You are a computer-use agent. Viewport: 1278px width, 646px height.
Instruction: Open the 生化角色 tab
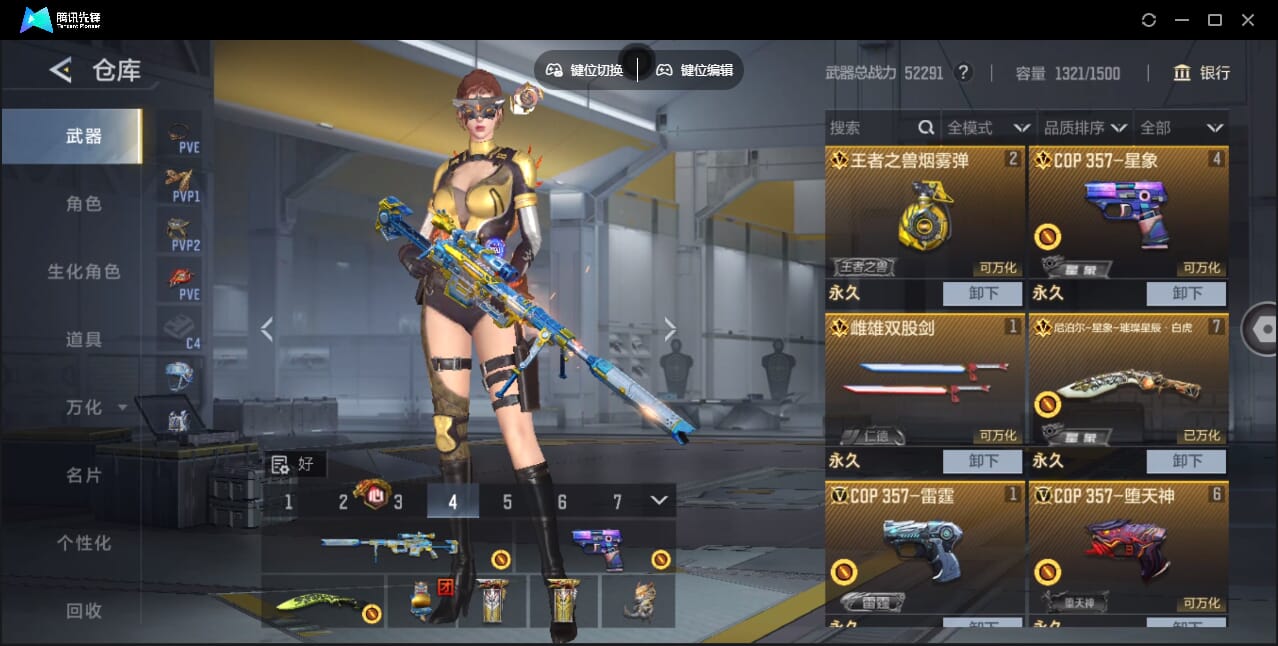click(x=84, y=272)
